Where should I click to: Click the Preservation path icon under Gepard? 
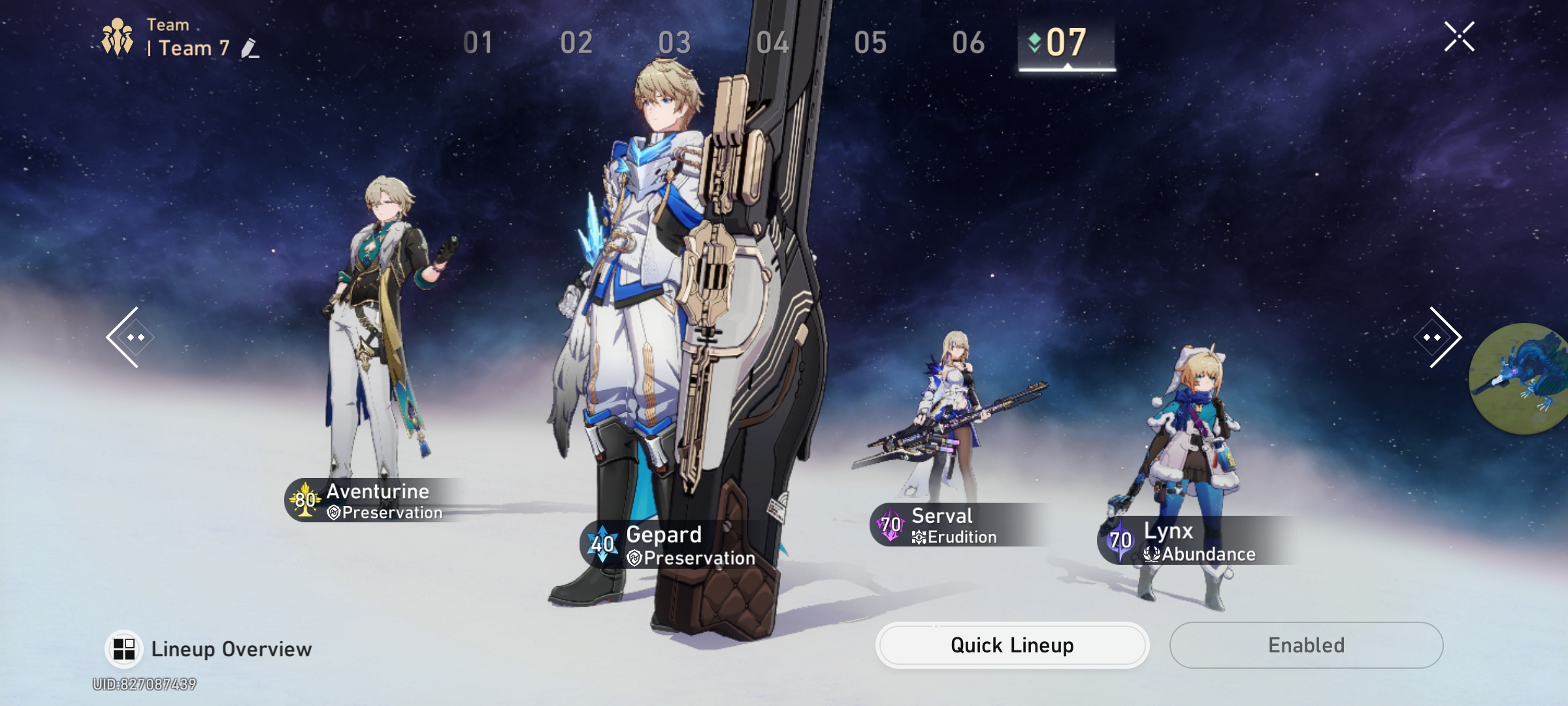point(633,559)
